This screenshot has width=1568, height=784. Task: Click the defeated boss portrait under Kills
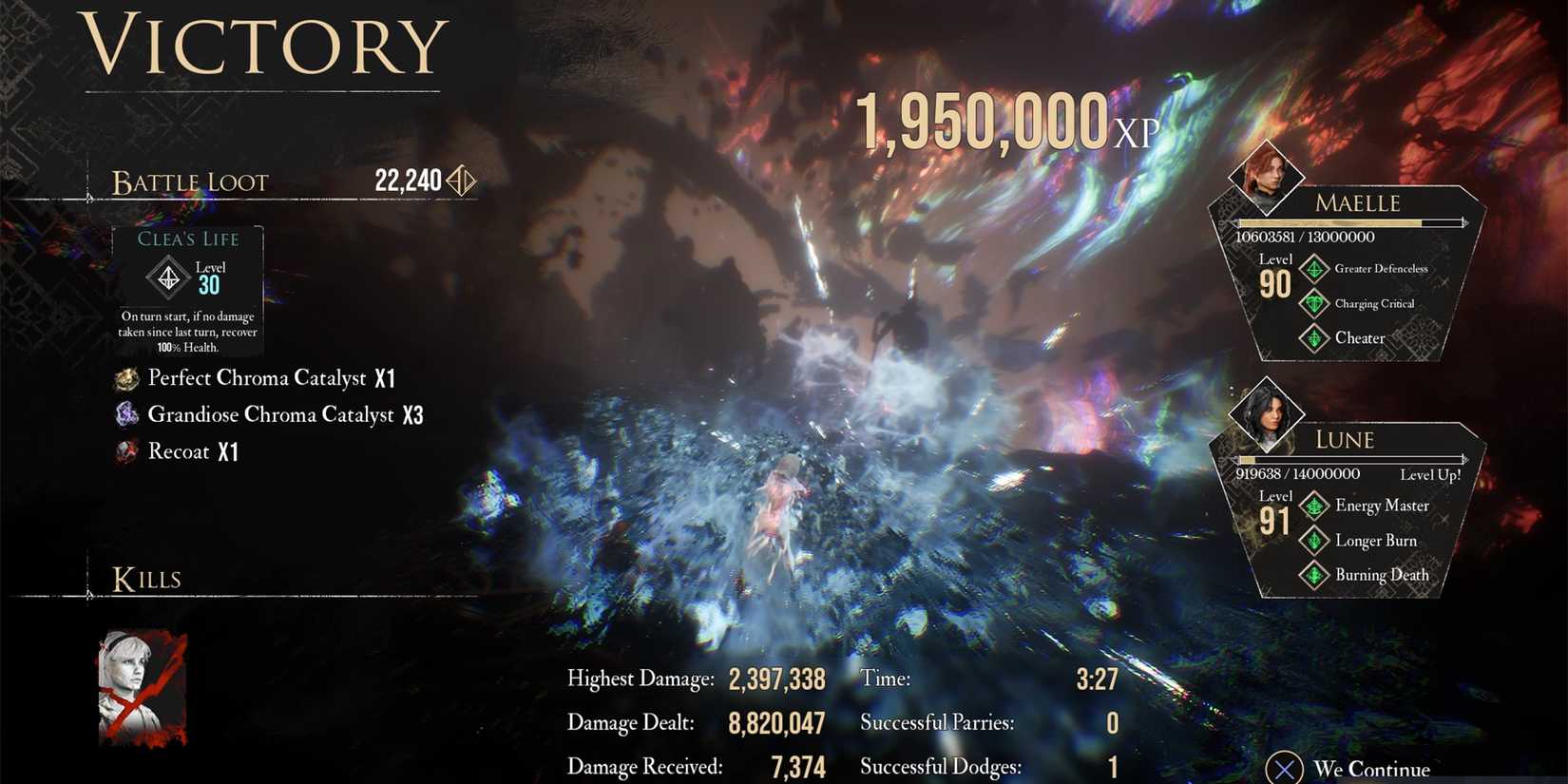click(x=143, y=686)
